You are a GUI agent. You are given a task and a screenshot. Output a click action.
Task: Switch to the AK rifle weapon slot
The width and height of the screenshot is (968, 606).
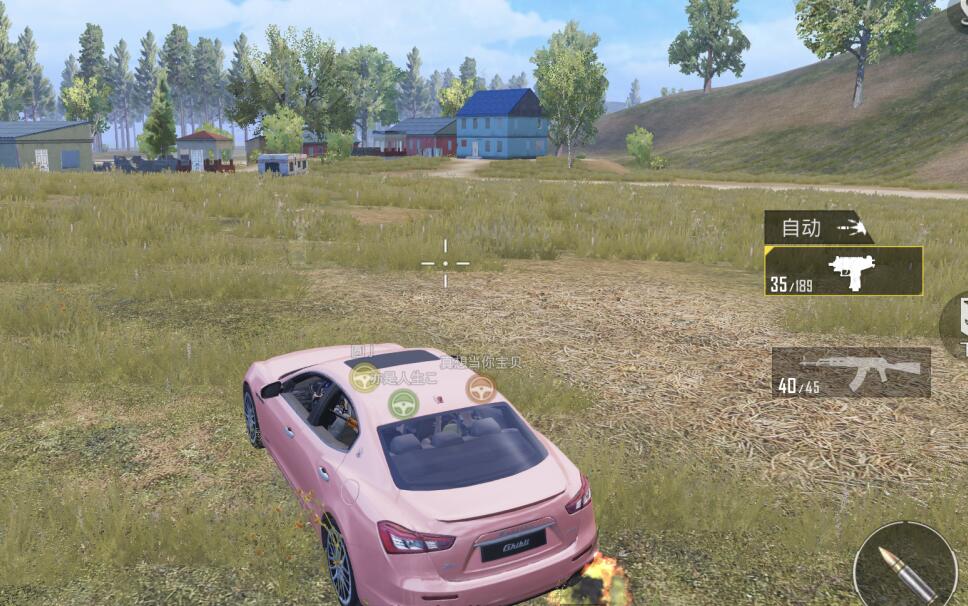click(851, 372)
